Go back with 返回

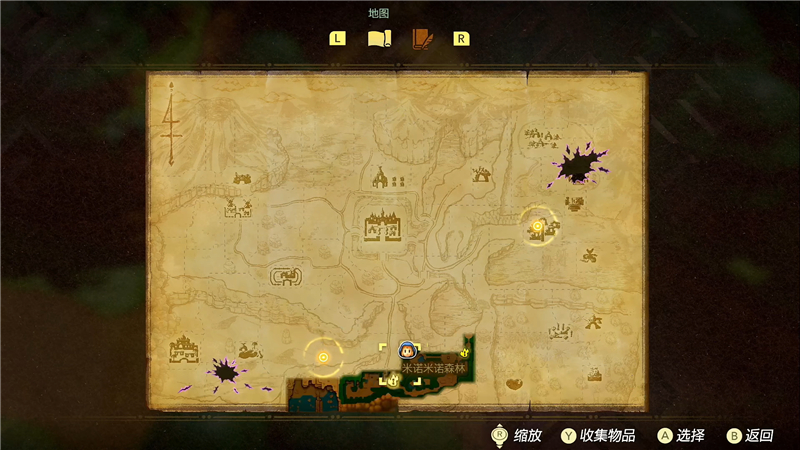[750, 435]
